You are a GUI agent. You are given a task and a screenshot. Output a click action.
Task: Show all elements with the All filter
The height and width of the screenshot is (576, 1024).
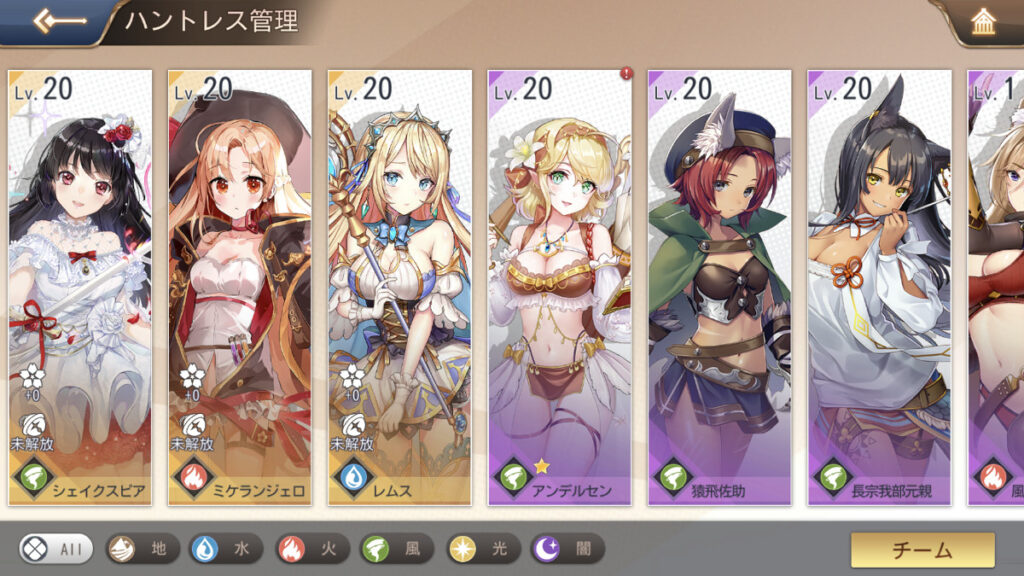click(56, 548)
